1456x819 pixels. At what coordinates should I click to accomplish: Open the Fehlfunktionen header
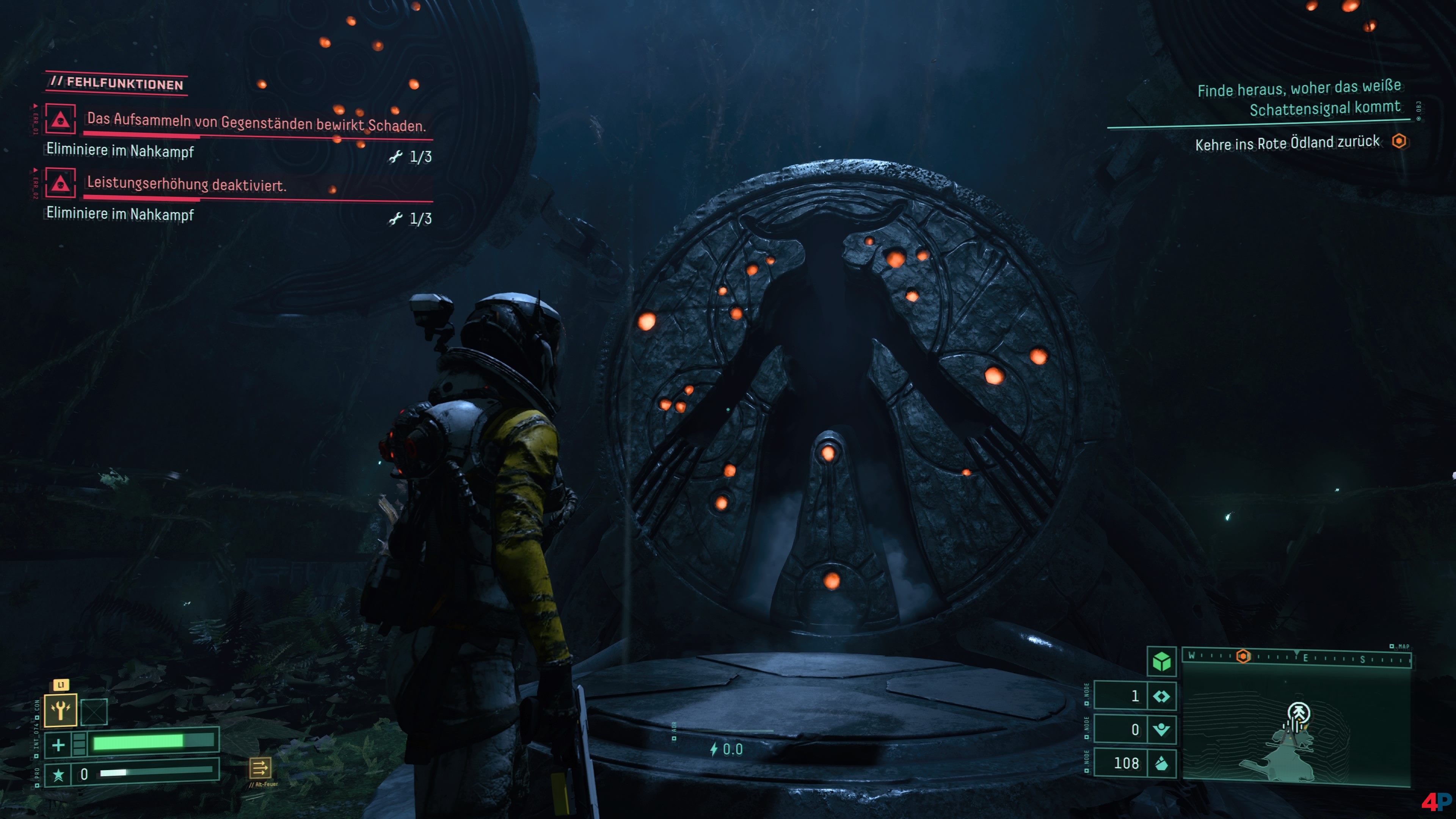tap(117, 83)
